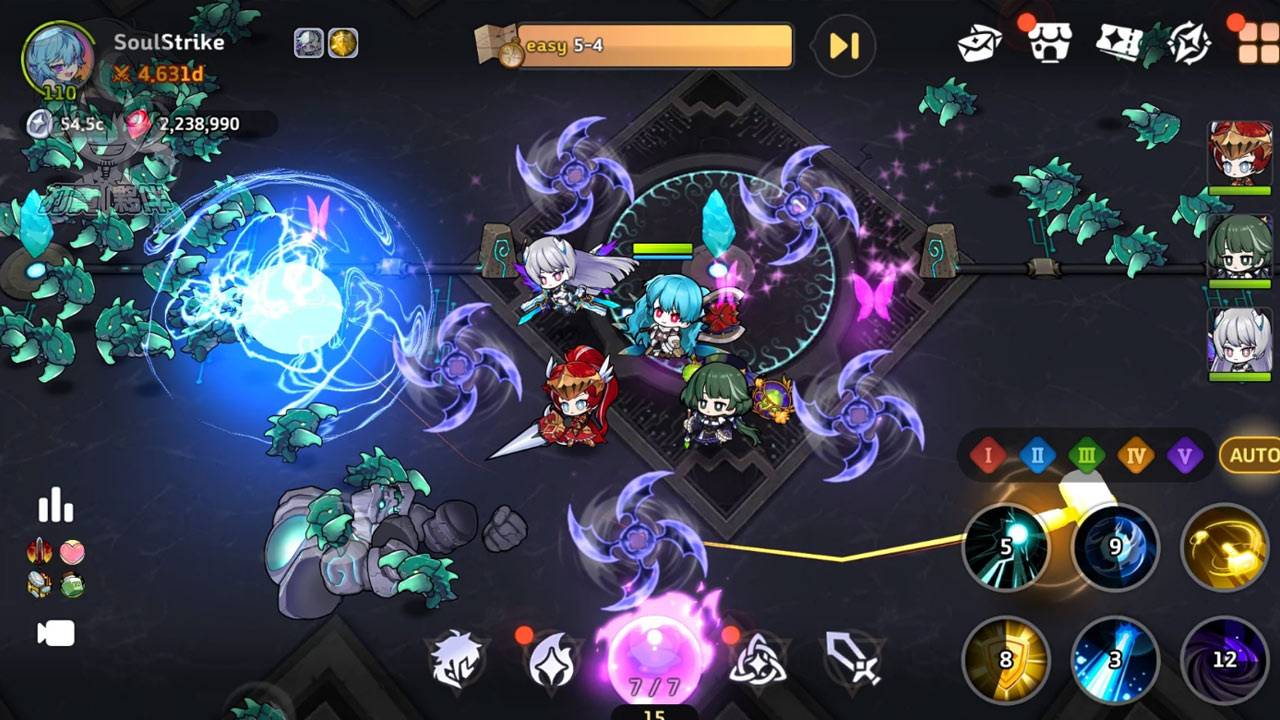Select the silver-haired hero portrait
This screenshot has width=1280, height=720.
[1240, 341]
